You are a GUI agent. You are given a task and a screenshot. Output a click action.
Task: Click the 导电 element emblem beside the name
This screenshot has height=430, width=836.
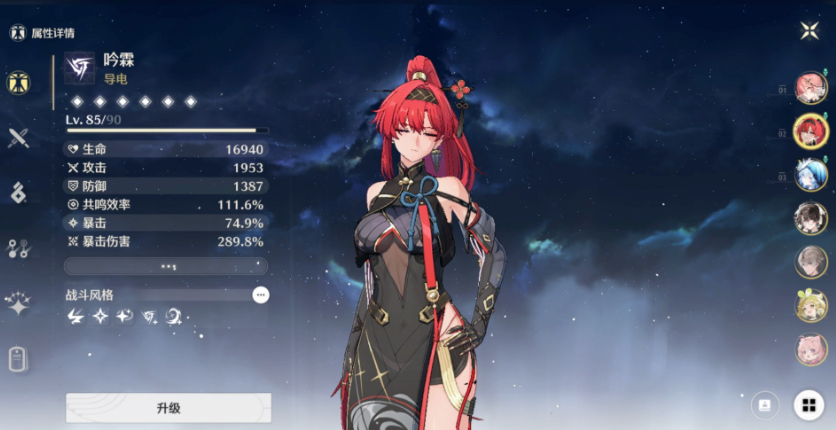click(79, 68)
